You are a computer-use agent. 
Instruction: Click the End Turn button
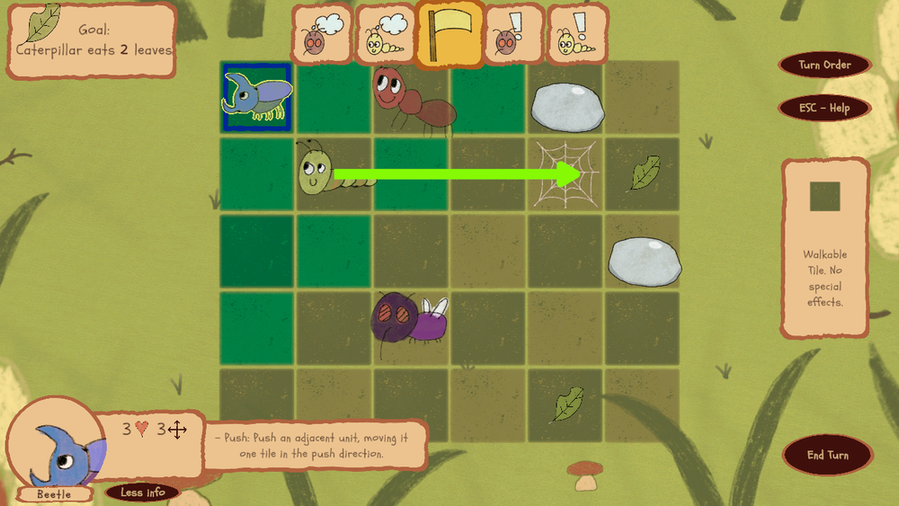pyautogui.click(x=827, y=455)
